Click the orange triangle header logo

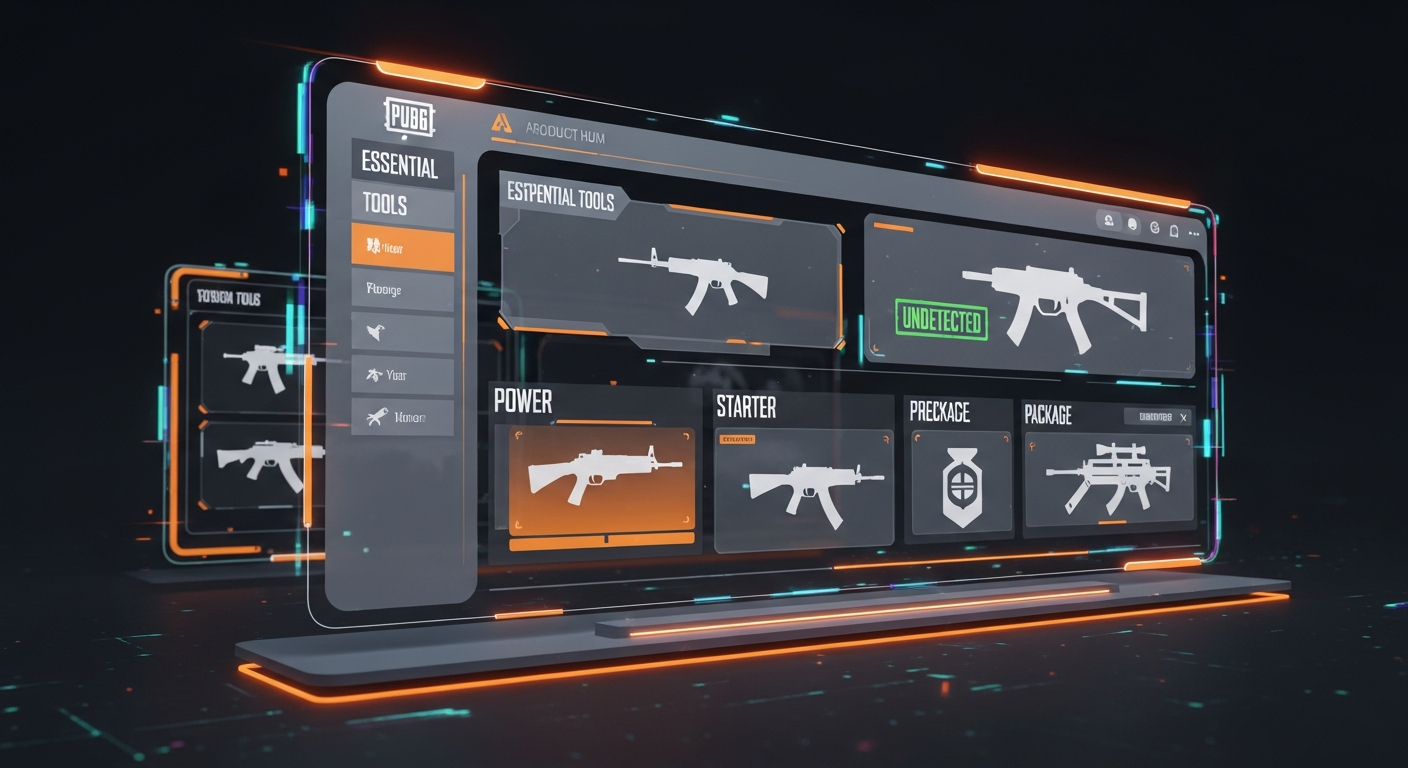click(501, 123)
